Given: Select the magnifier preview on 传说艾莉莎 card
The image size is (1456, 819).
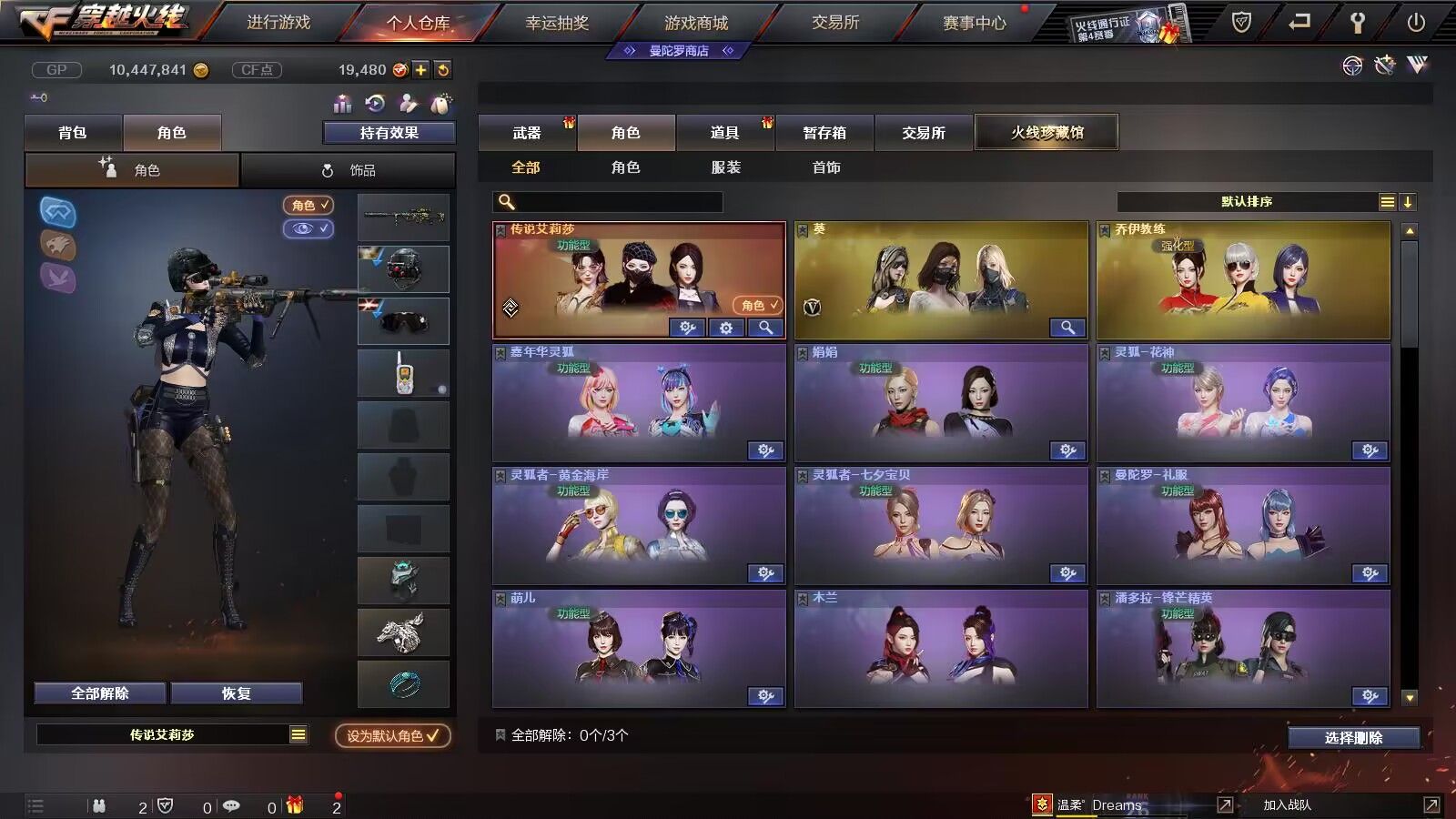Looking at the screenshot, I should point(767,328).
